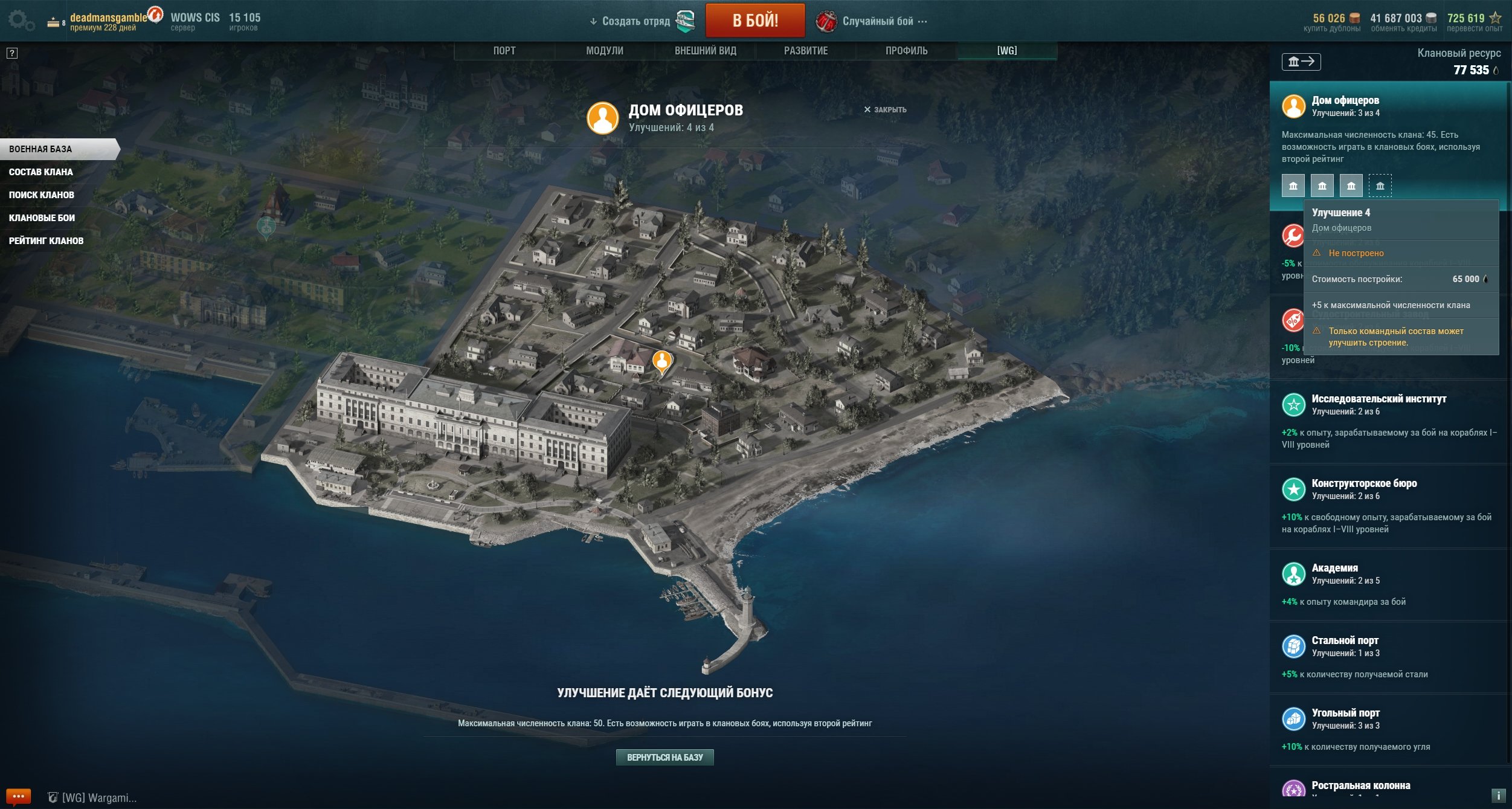Start battle with the В БОЙ! button
1512x809 pixels.
(x=754, y=21)
